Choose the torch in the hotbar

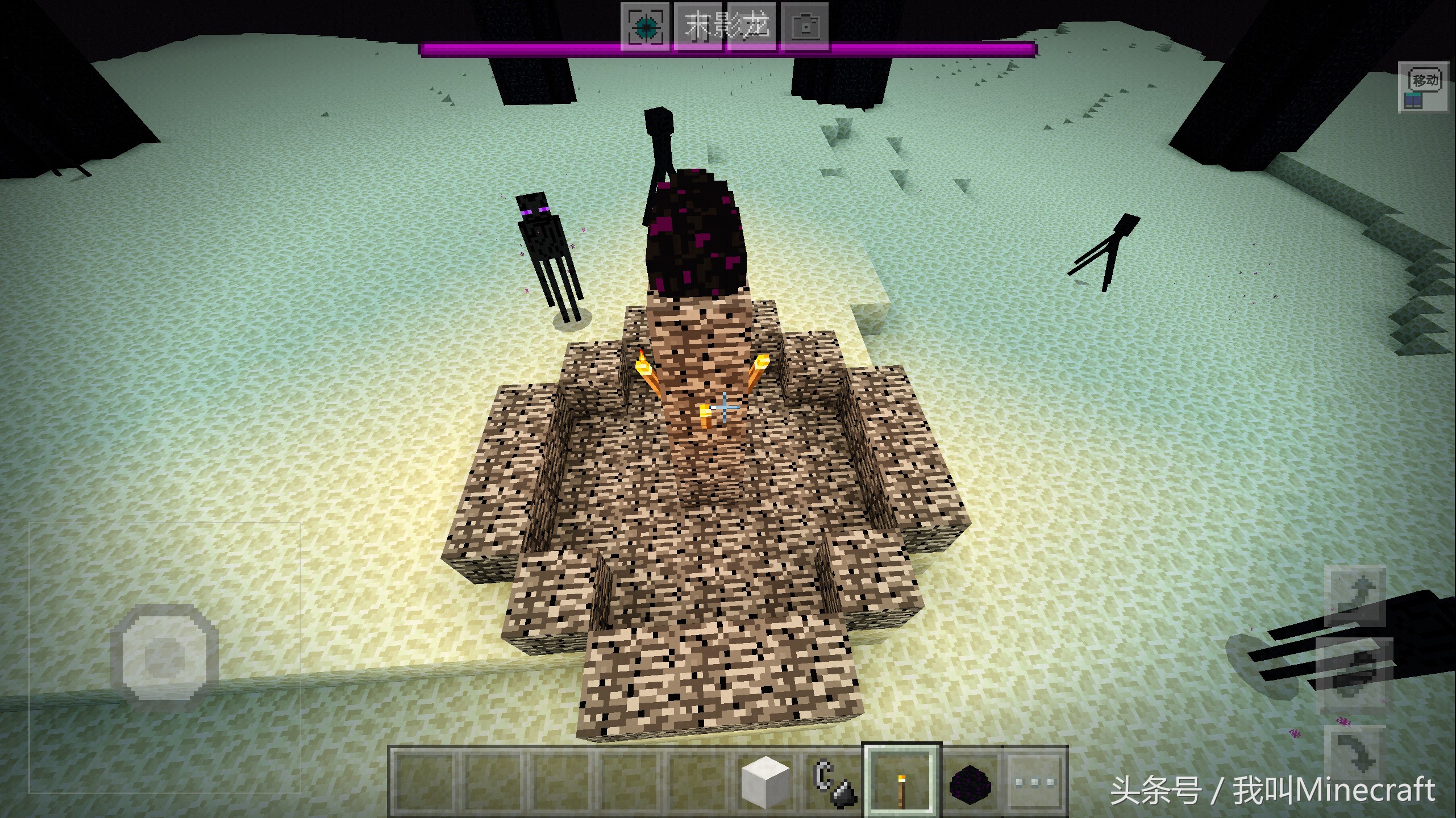click(901, 780)
